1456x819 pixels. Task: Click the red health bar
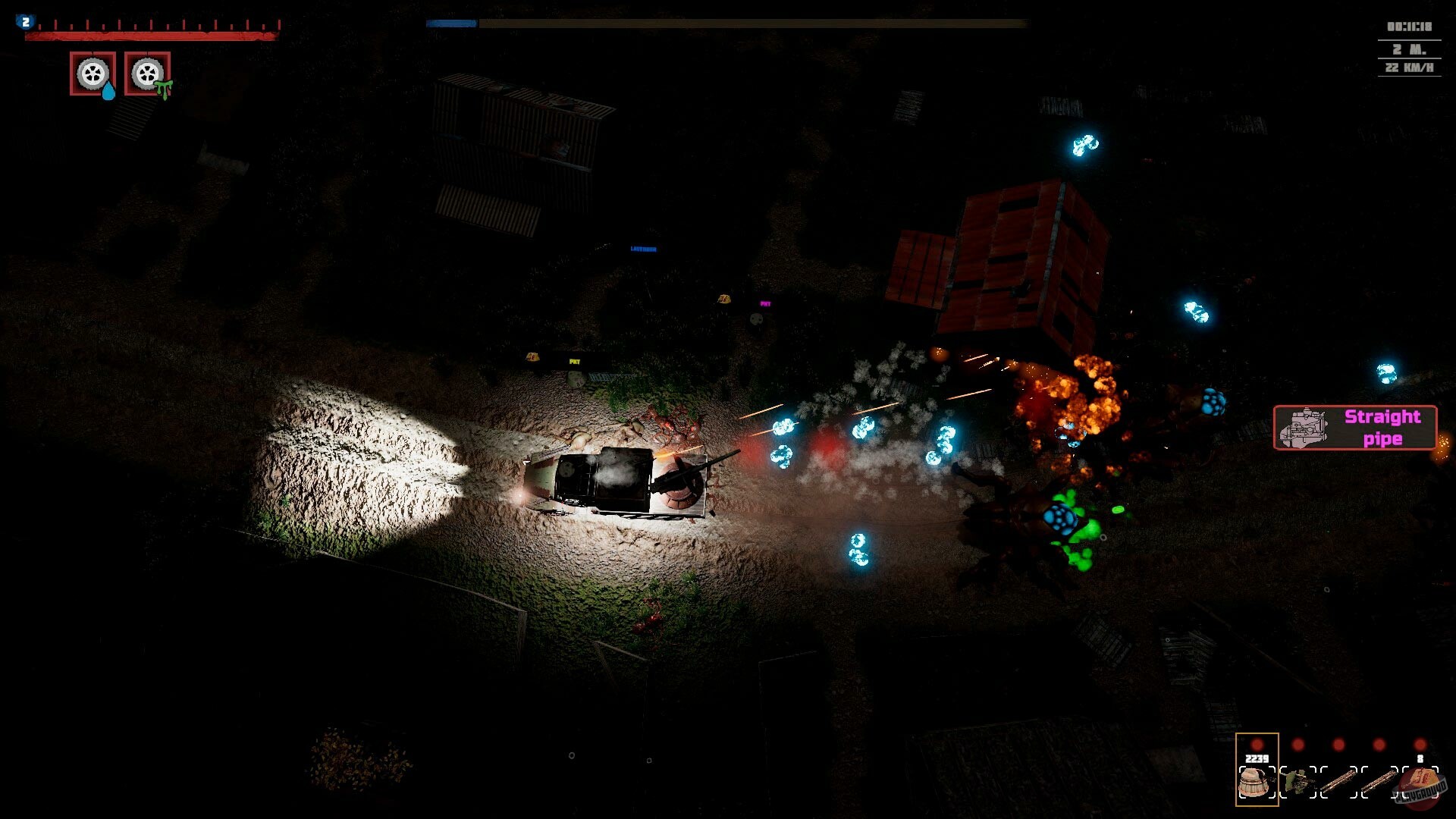pos(152,36)
